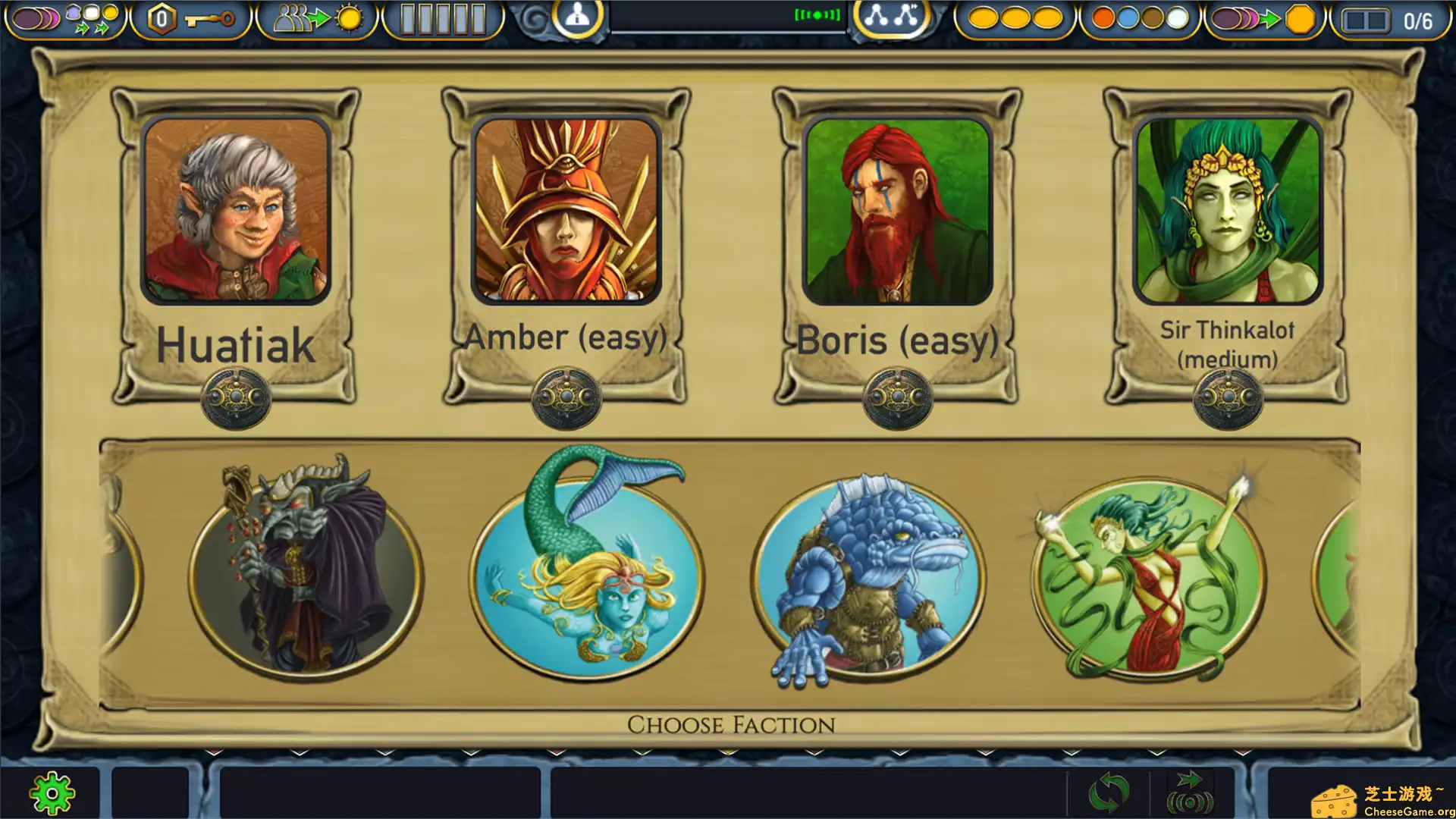This screenshot has width=1456, height=819.
Task: Click Huatiak's round faction medallion badge
Action: (x=236, y=395)
